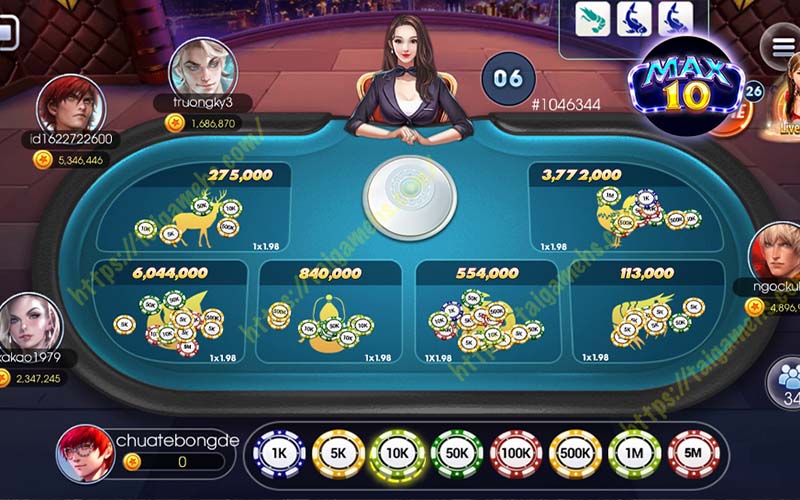
Task: Open the hamburger menu button
Action: 779,46
